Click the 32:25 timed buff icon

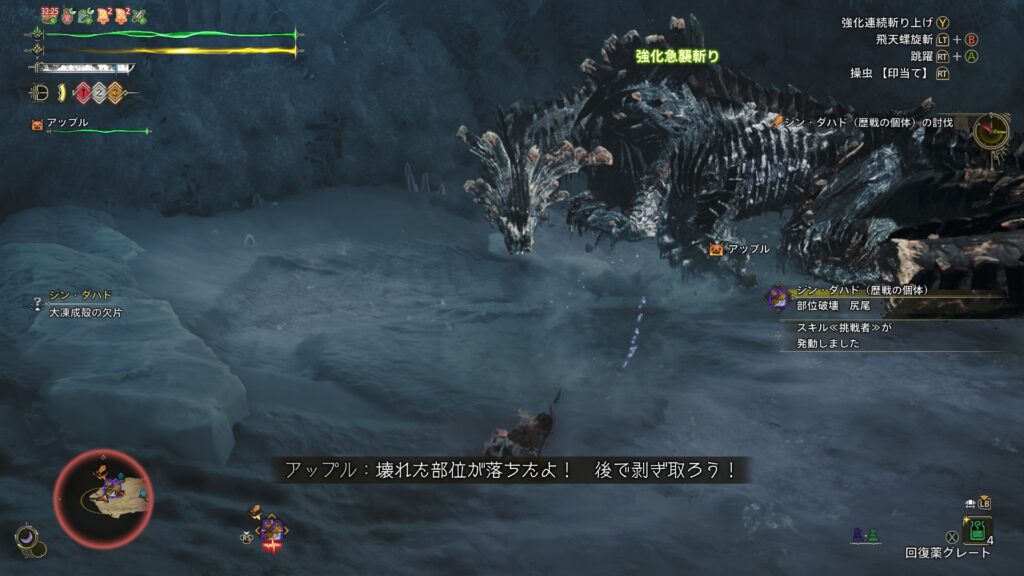(49, 16)
